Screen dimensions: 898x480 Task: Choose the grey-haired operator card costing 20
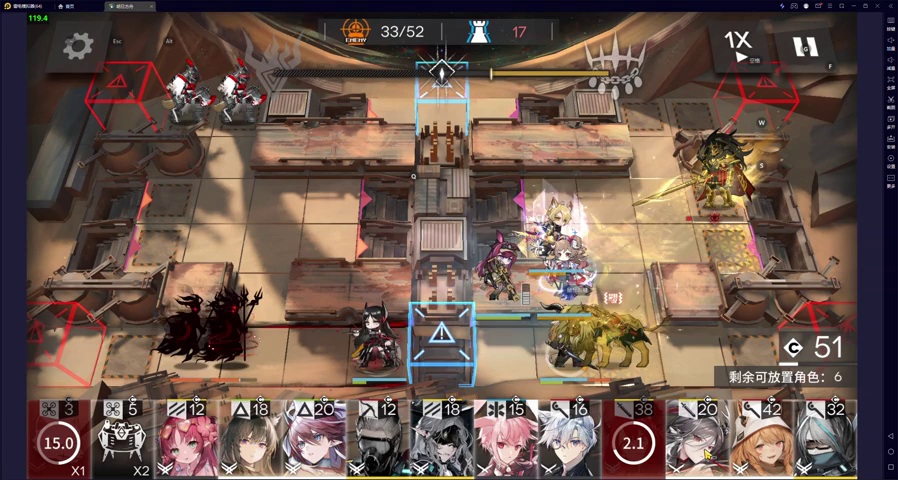(699, 439)
